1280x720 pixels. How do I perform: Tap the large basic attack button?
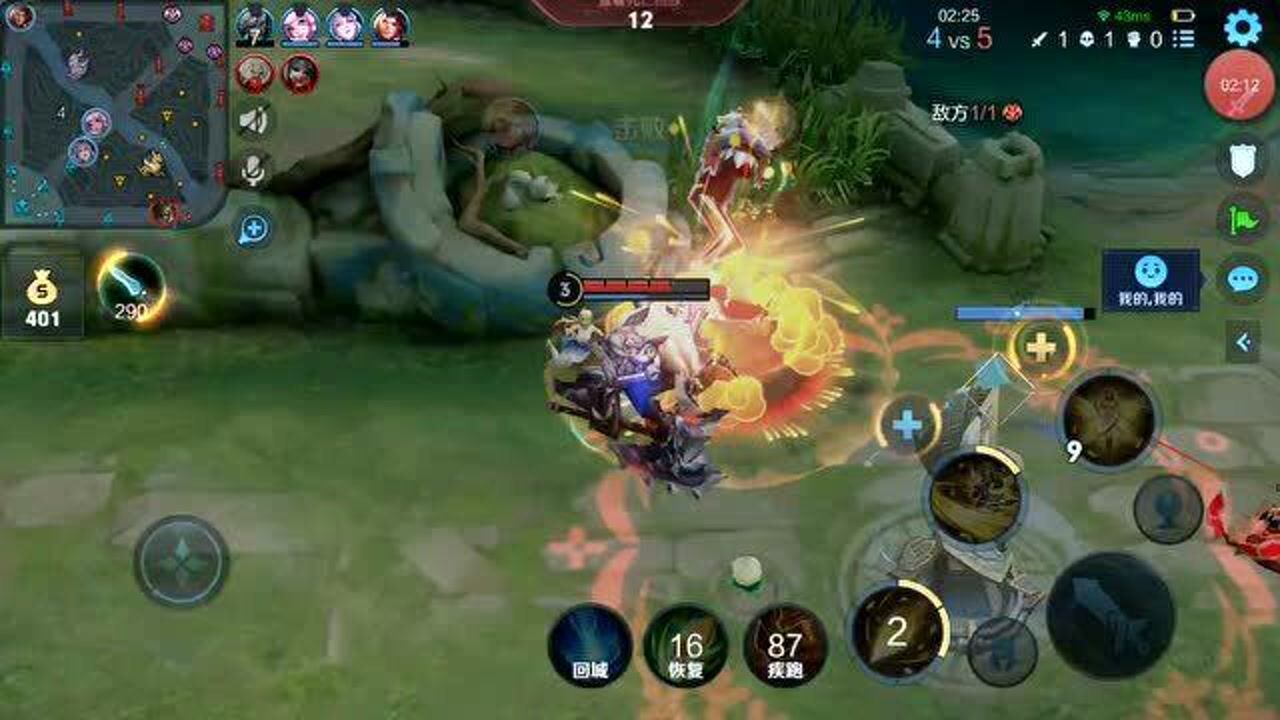coord(1110,614)
